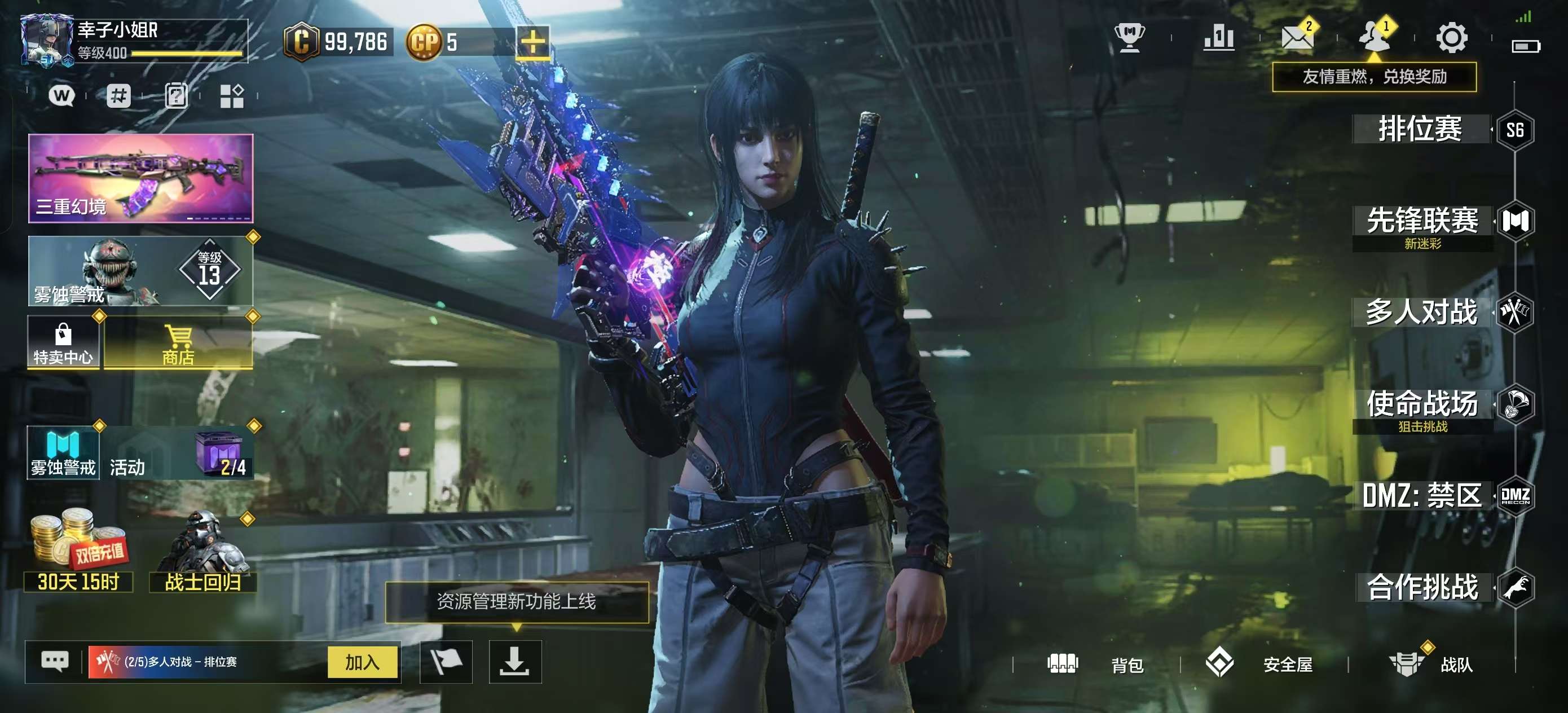Open the friends list icon
The height and width of the screenshot is (713, 1568).
pos(1374,38)
